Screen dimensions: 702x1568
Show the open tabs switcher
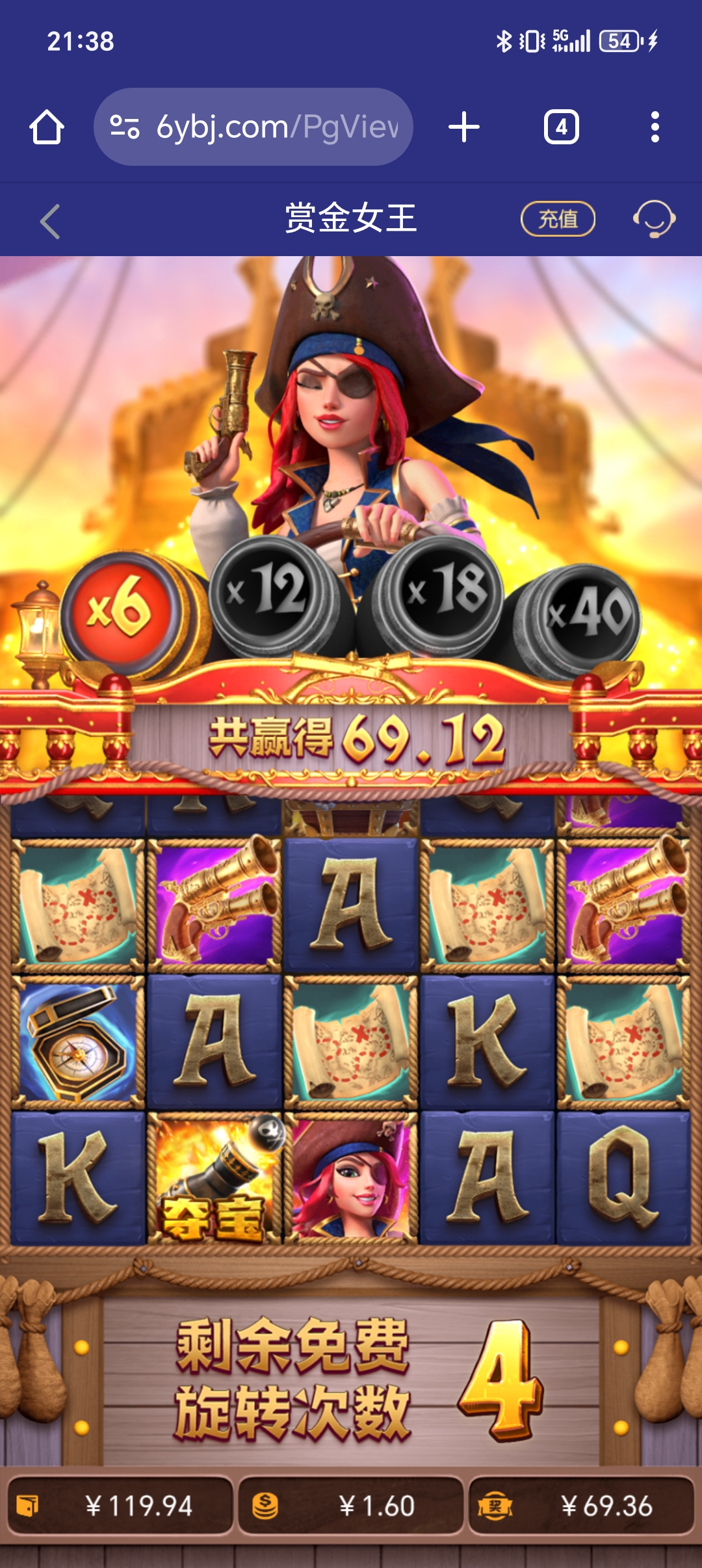point(561,127)
